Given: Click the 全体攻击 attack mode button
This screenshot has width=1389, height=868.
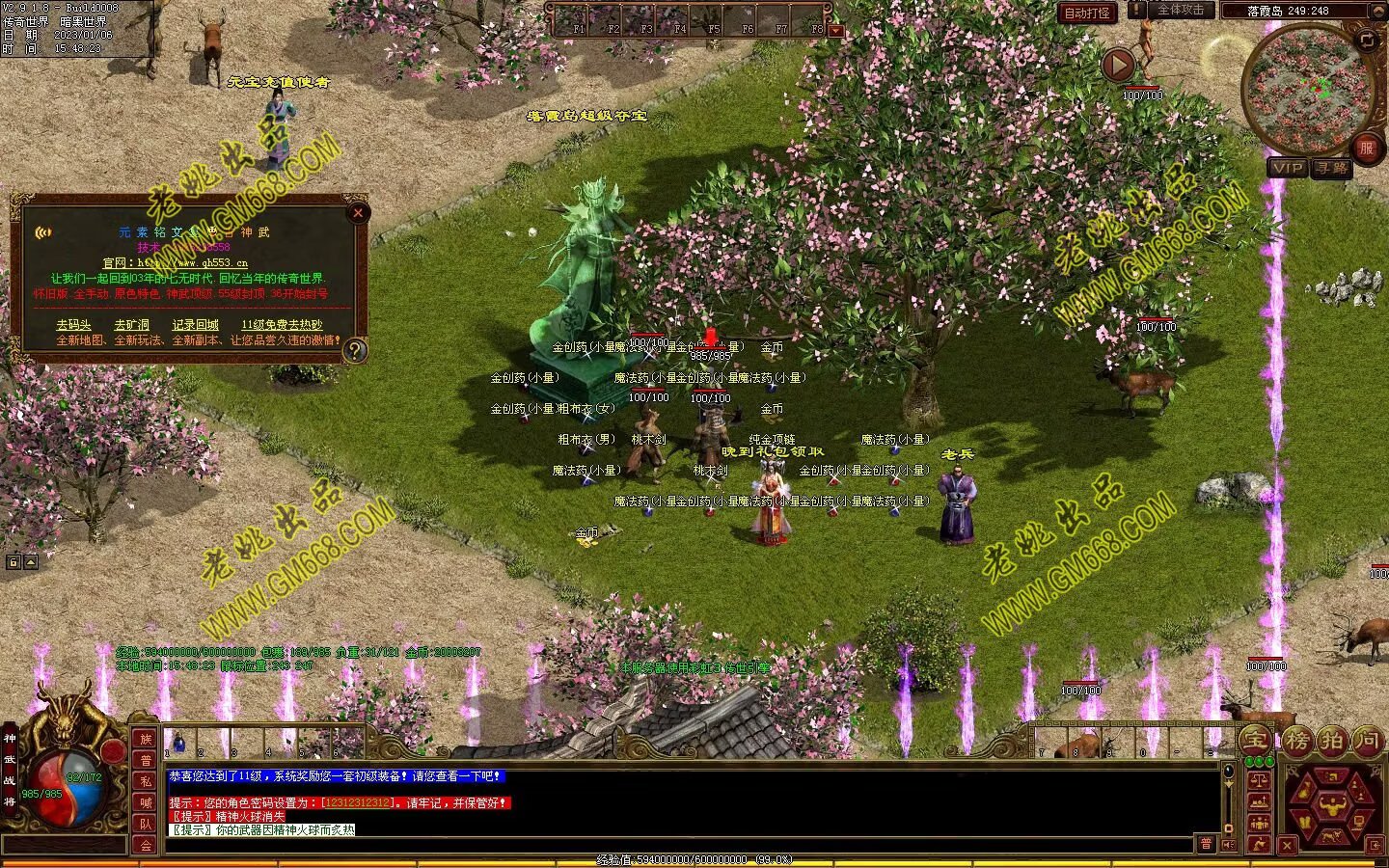Looking at the screenshot, I should click(1180, 11).
